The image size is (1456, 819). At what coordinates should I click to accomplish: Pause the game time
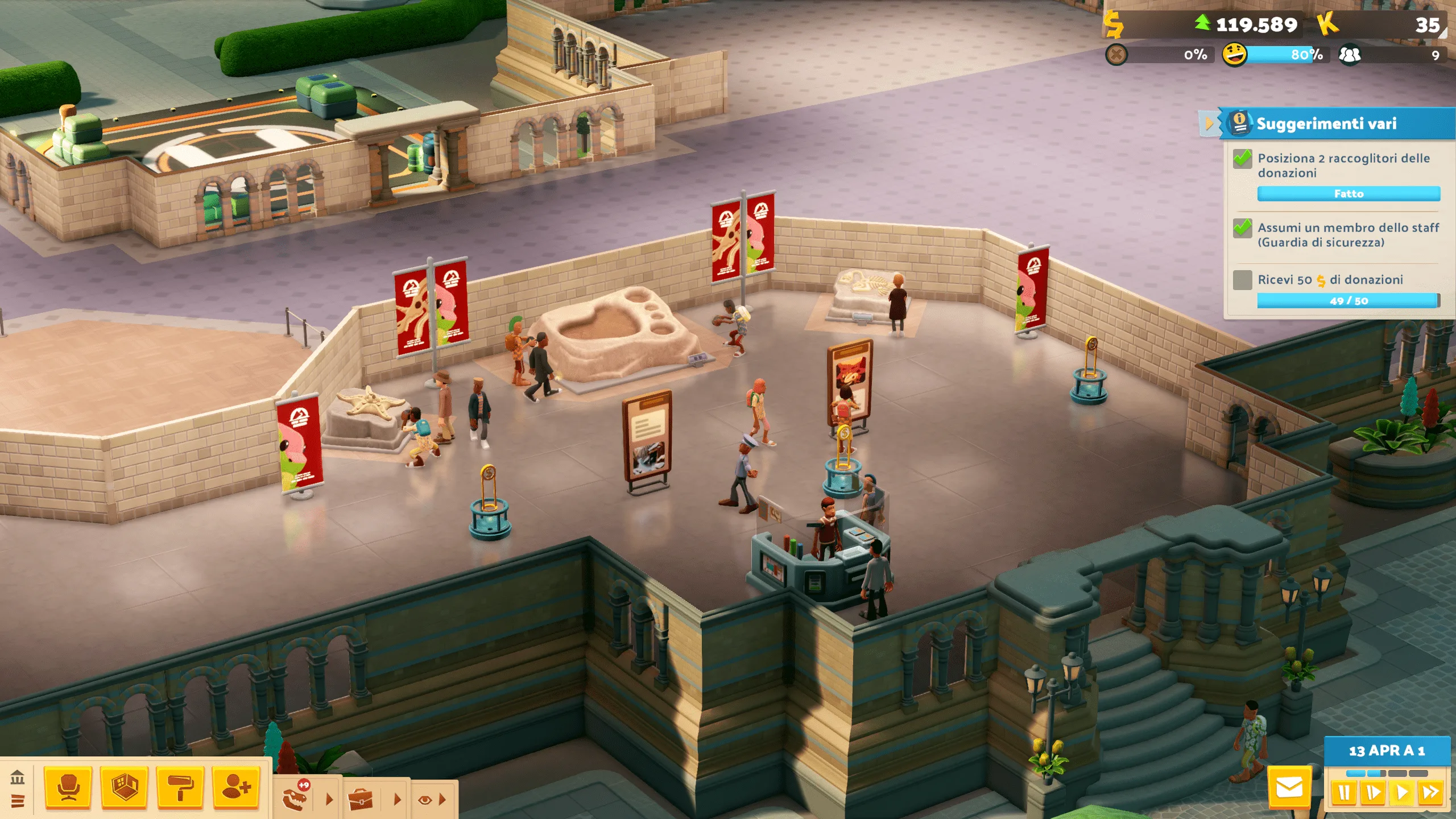click(1344, 792)
